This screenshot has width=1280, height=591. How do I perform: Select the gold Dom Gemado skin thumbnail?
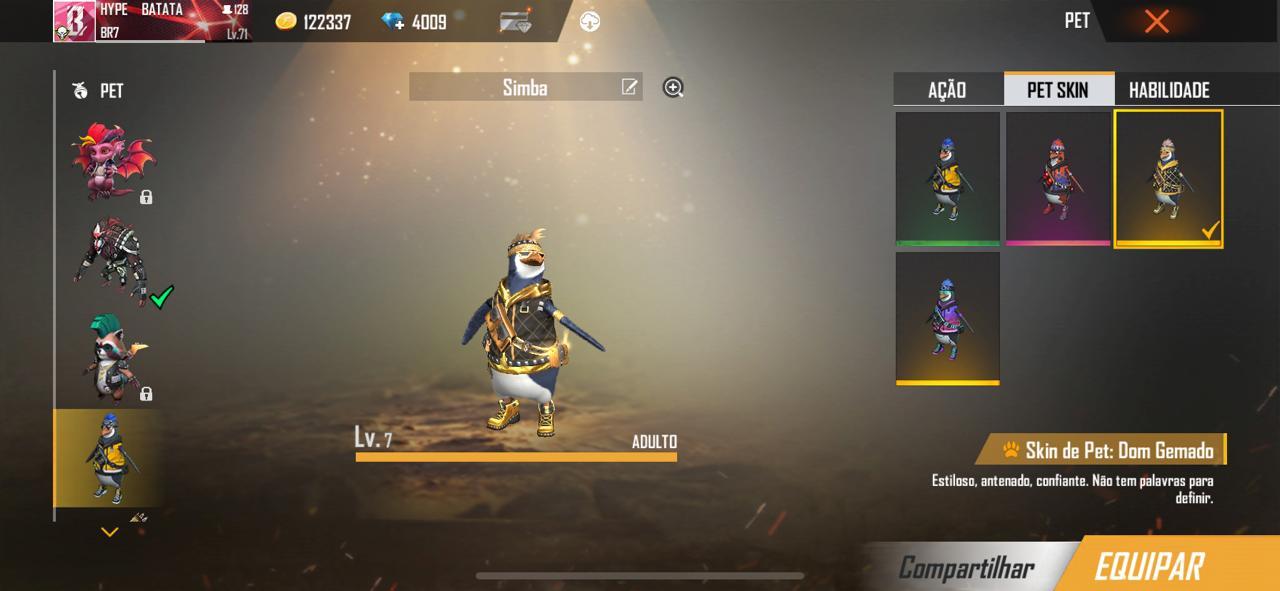1168,178
